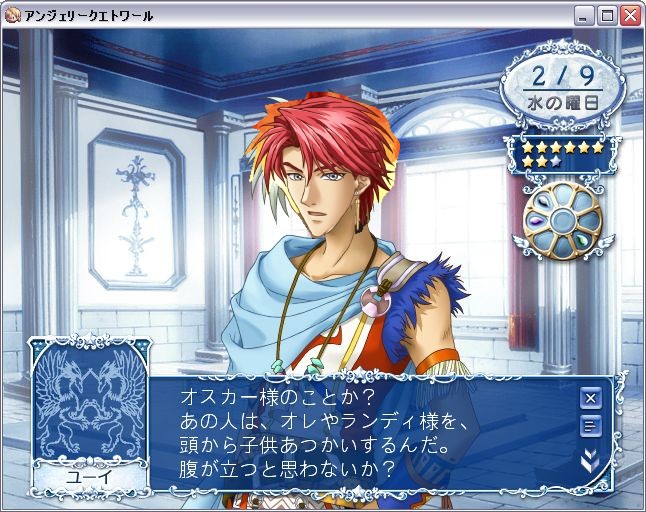Image resolution: width=646 pixels, height=512 pixels.
Task: Hide the dialogue box with the X button
Action: [x=590, y=398]
